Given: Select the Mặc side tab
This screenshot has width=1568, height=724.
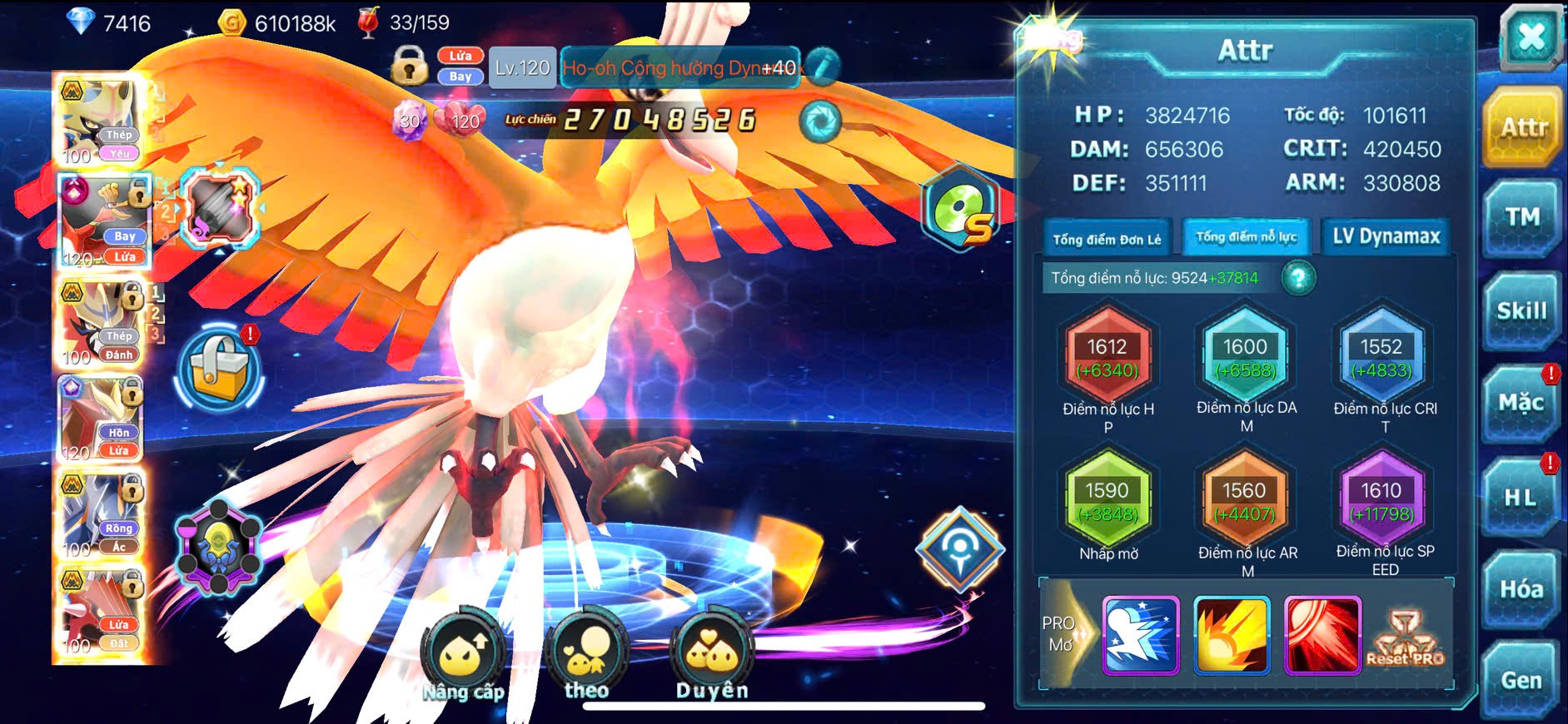Looking at the screenshot, I should 1521,404.
